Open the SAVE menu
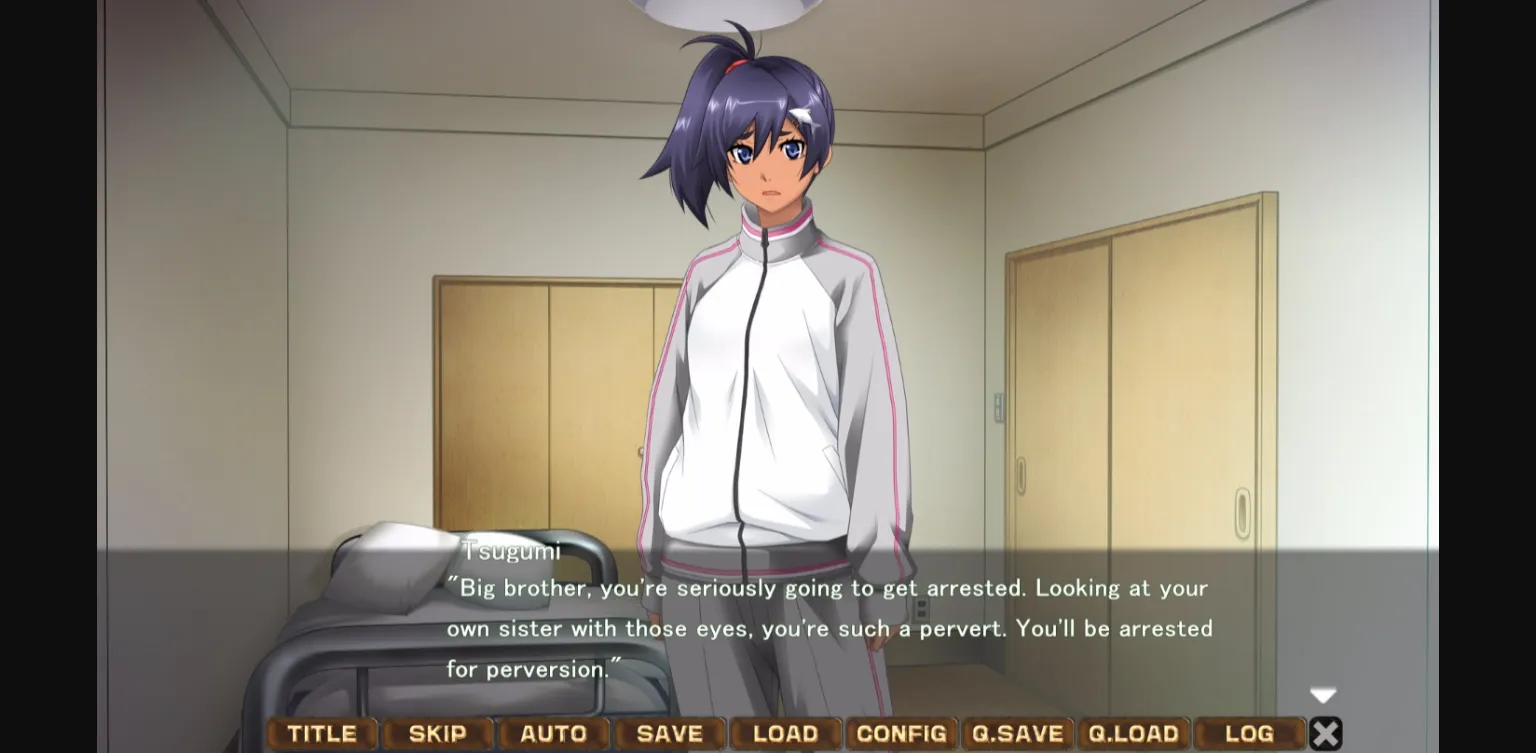1536x753 pixels. [669, 733]
